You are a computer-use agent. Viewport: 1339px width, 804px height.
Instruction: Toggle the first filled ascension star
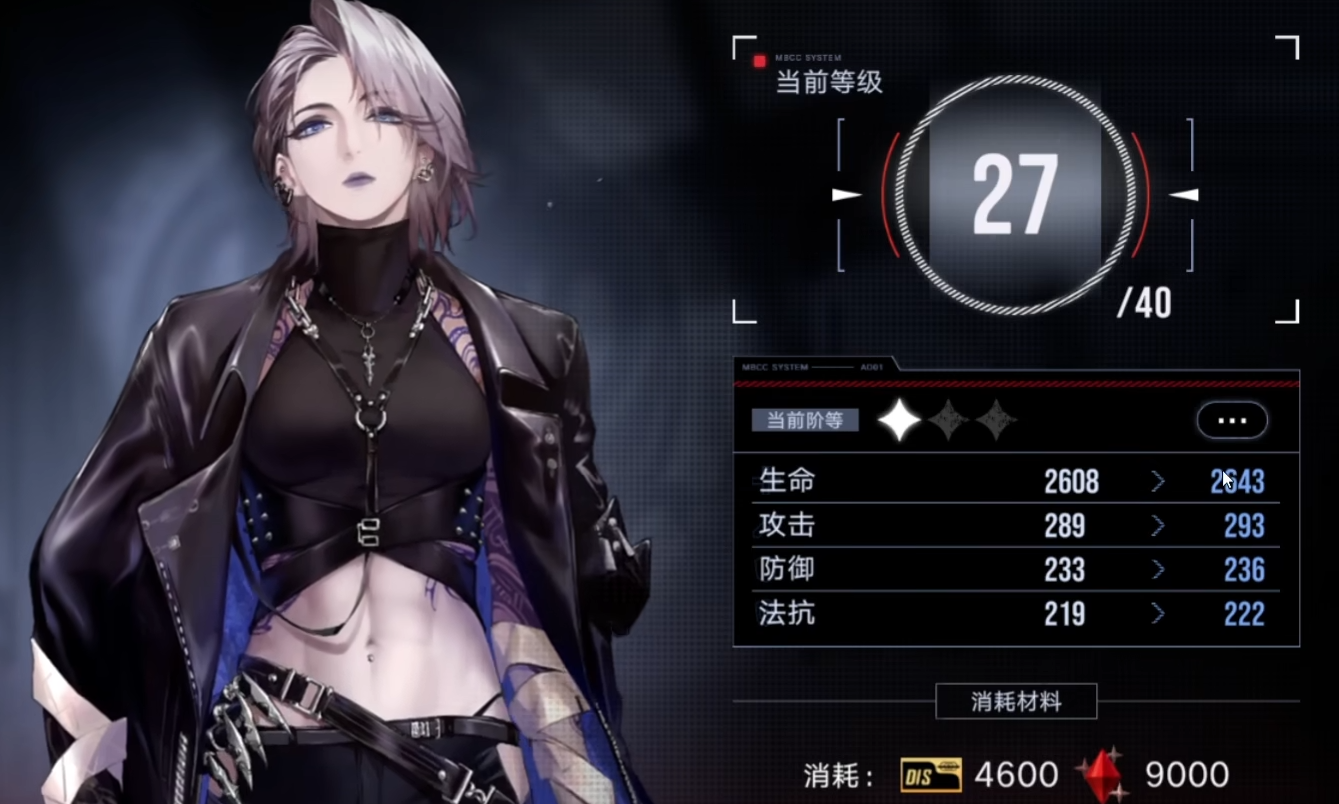899,420
